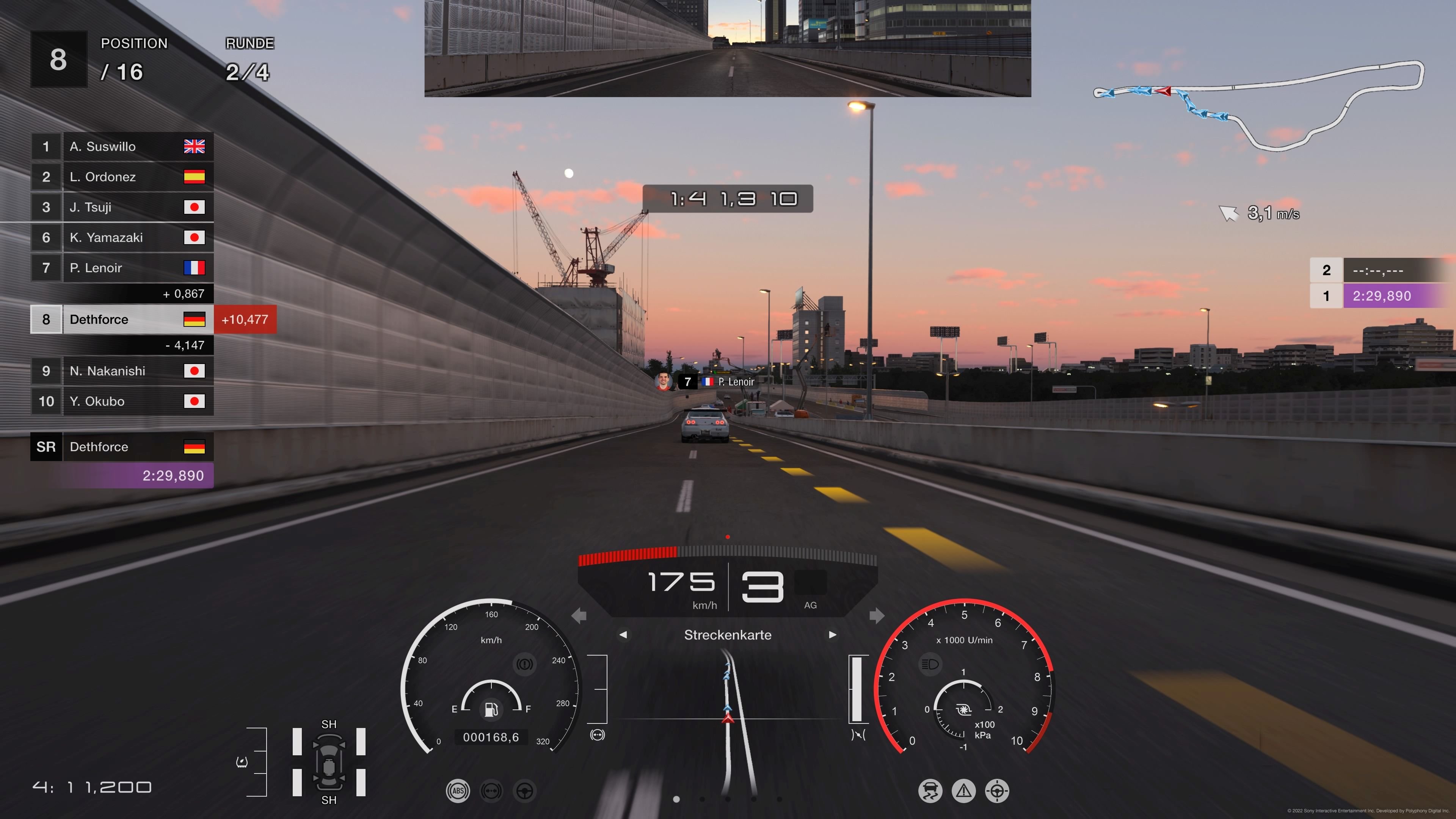Screen dimensions: 1456x819
Task: Open the previous HUD widget with the left arrow
Action: point(624,635)
